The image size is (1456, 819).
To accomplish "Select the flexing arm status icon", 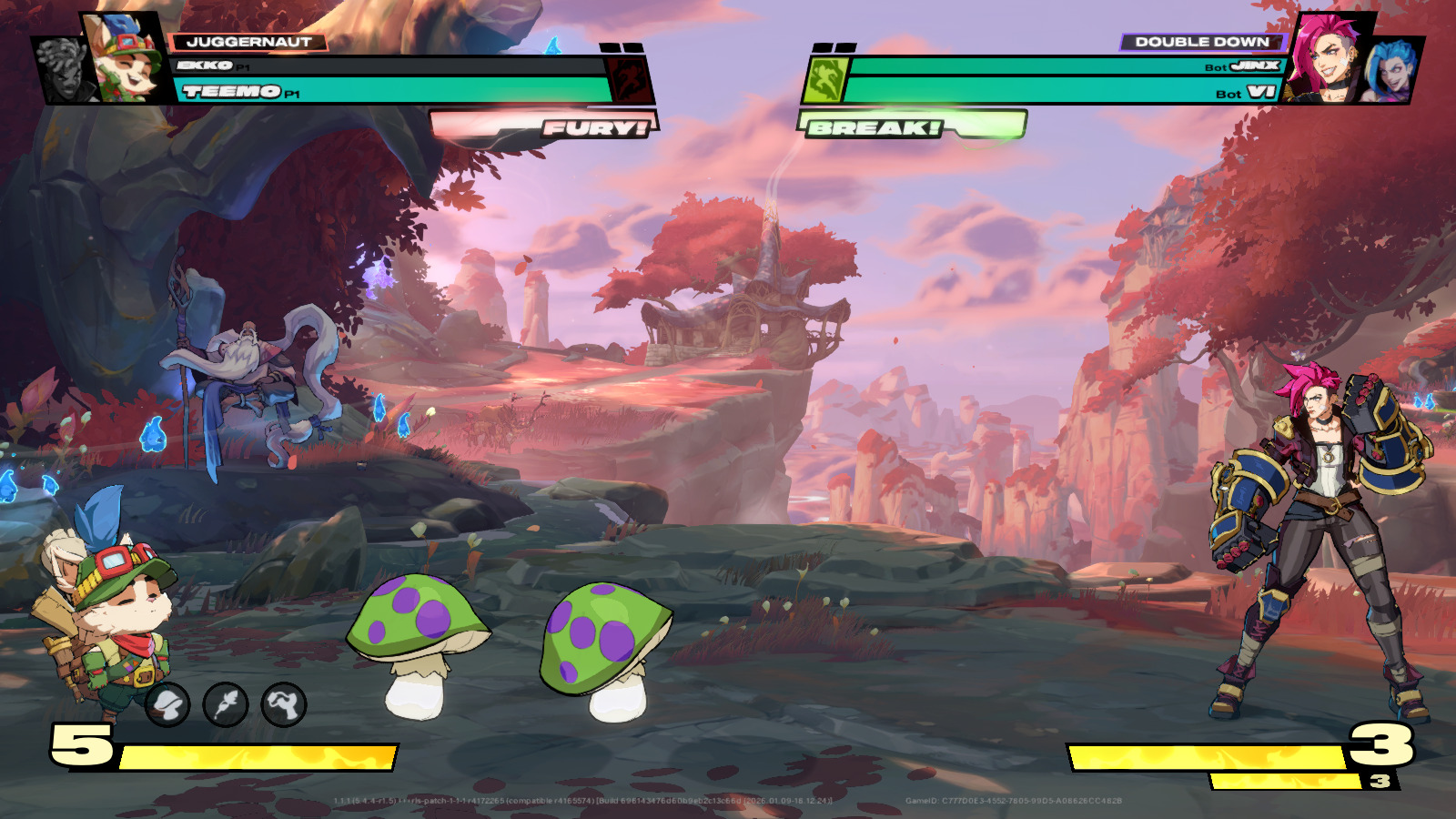I will [x=284, y=704].
